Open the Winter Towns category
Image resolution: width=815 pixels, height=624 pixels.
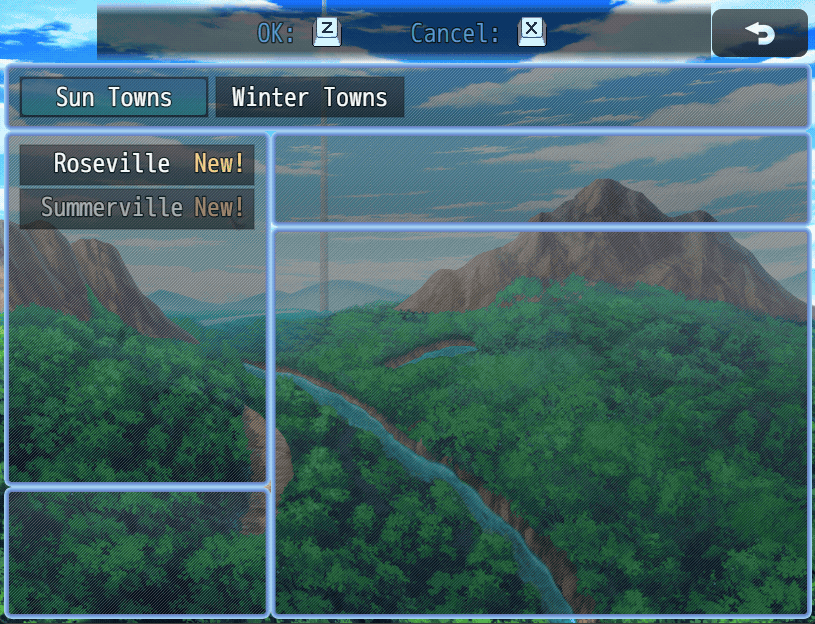309,97
